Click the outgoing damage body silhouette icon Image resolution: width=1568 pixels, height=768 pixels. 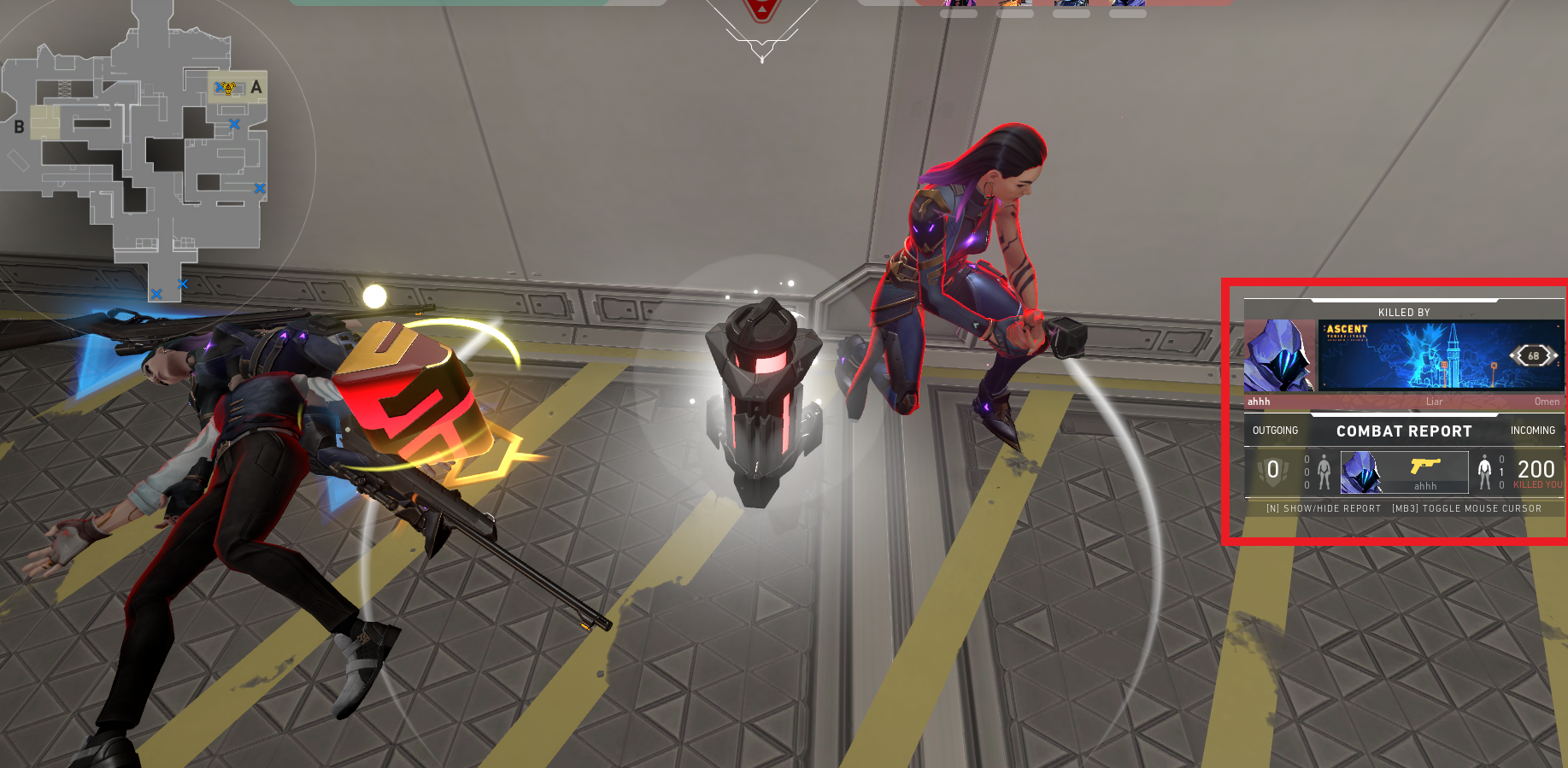1324,472
